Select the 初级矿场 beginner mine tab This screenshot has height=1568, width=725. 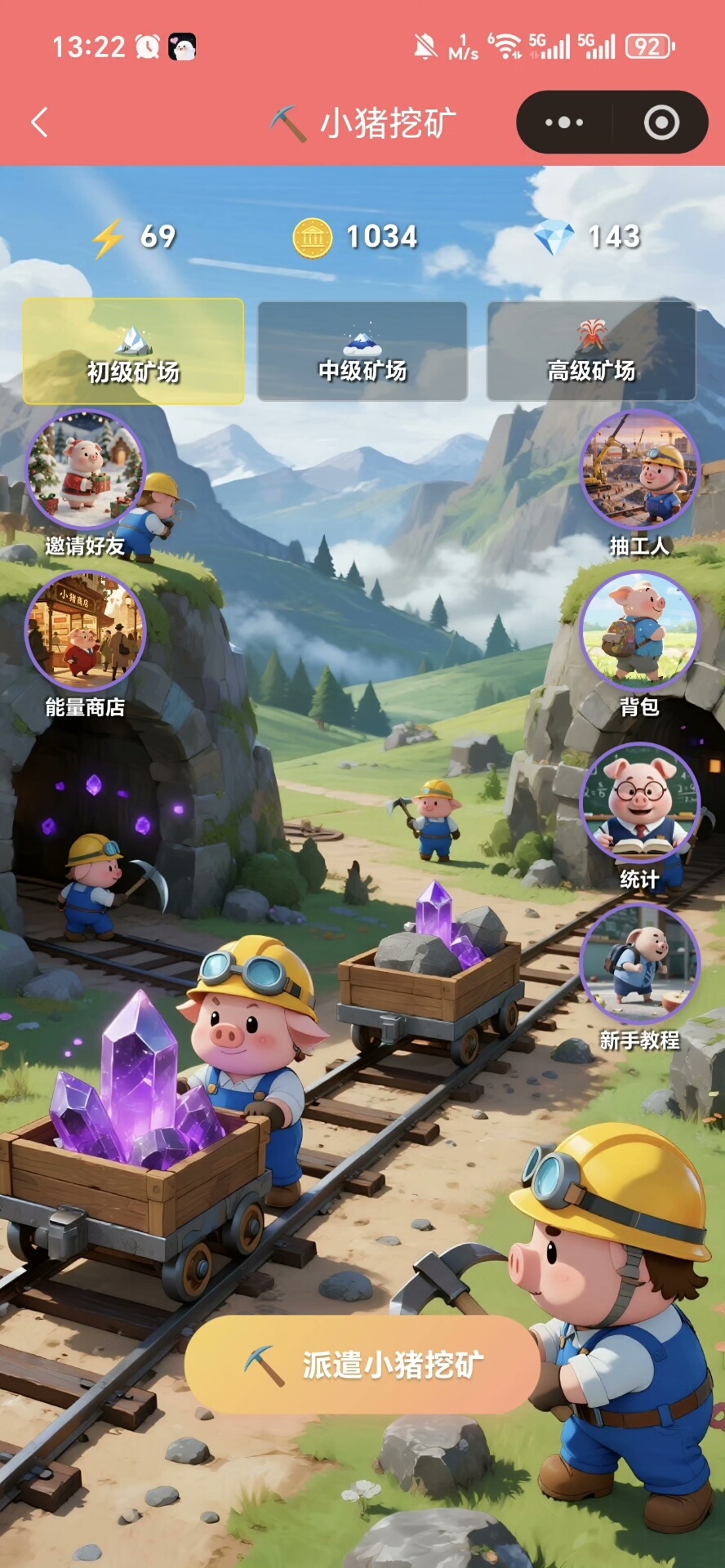[x=133, y=351]
